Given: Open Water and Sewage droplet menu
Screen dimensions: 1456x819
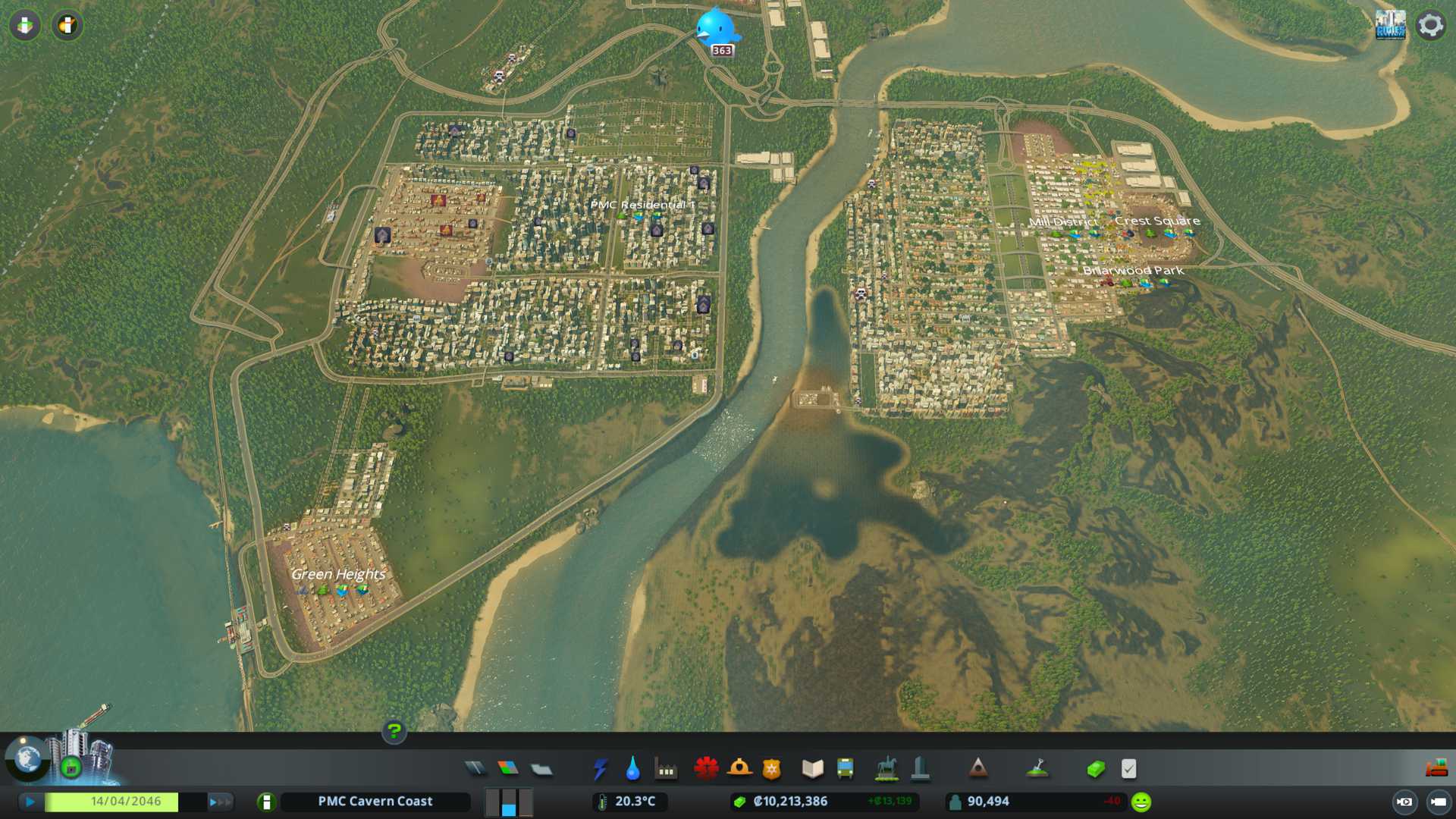Looking at the screenshot, I should [x=632, y=769].
